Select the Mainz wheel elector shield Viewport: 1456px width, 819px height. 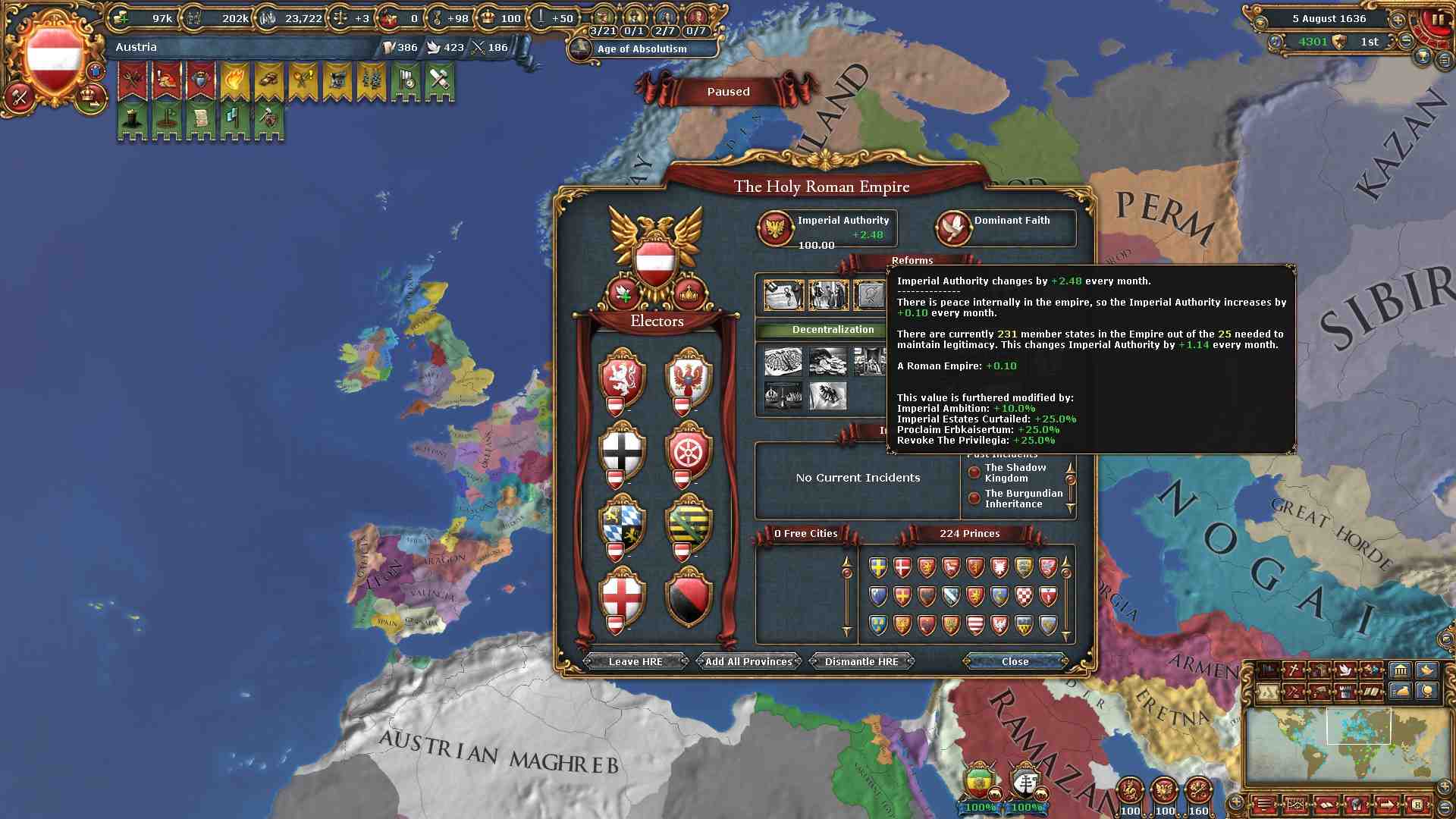[x=689, y=450]
